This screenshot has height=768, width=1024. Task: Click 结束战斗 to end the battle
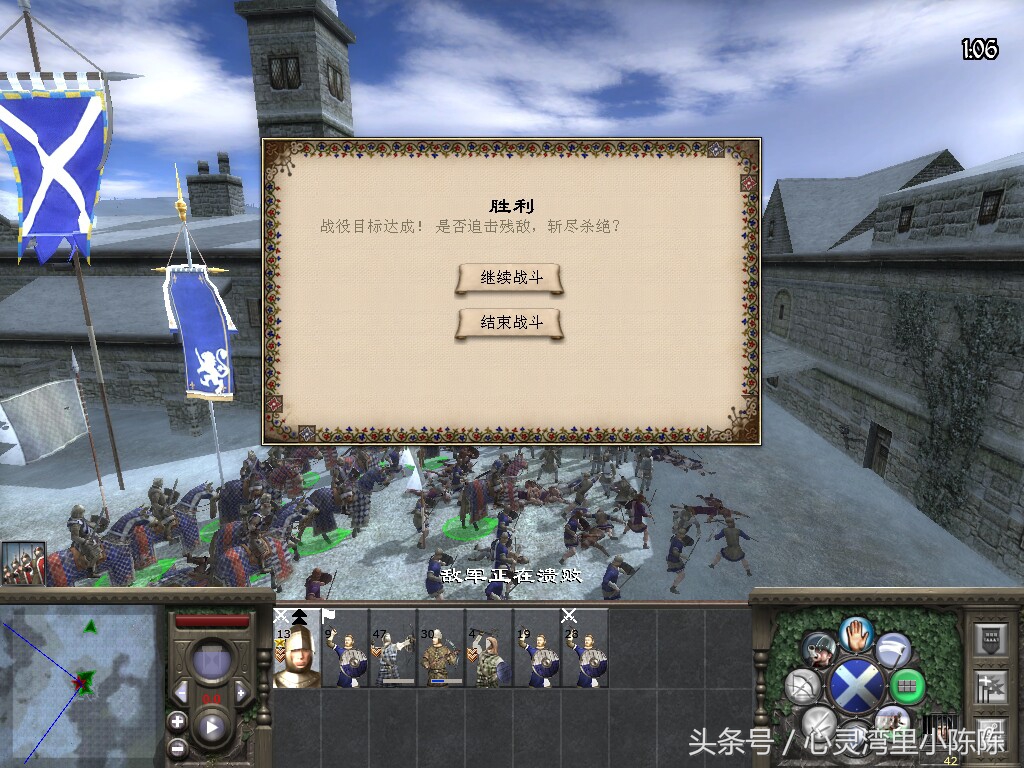pyautogui.click(x=510, y=323)
